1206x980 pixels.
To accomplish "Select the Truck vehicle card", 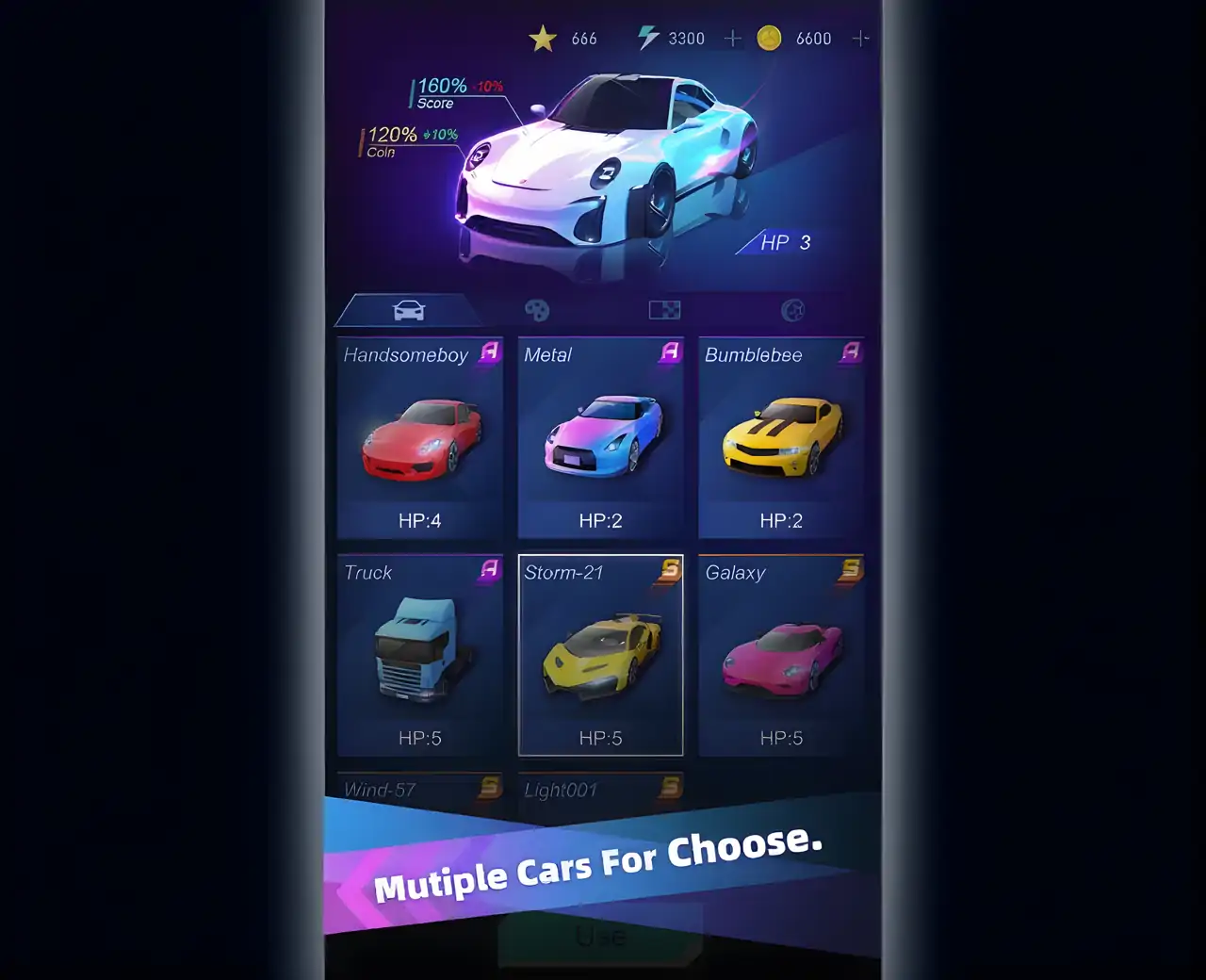I will click(420, 655).
